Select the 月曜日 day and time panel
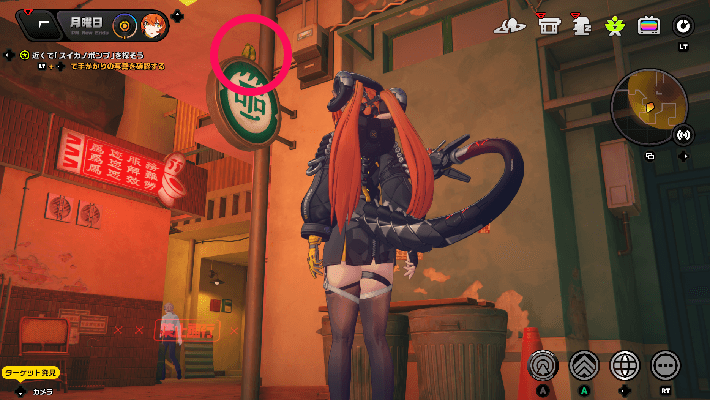 [x=87, y=23]
